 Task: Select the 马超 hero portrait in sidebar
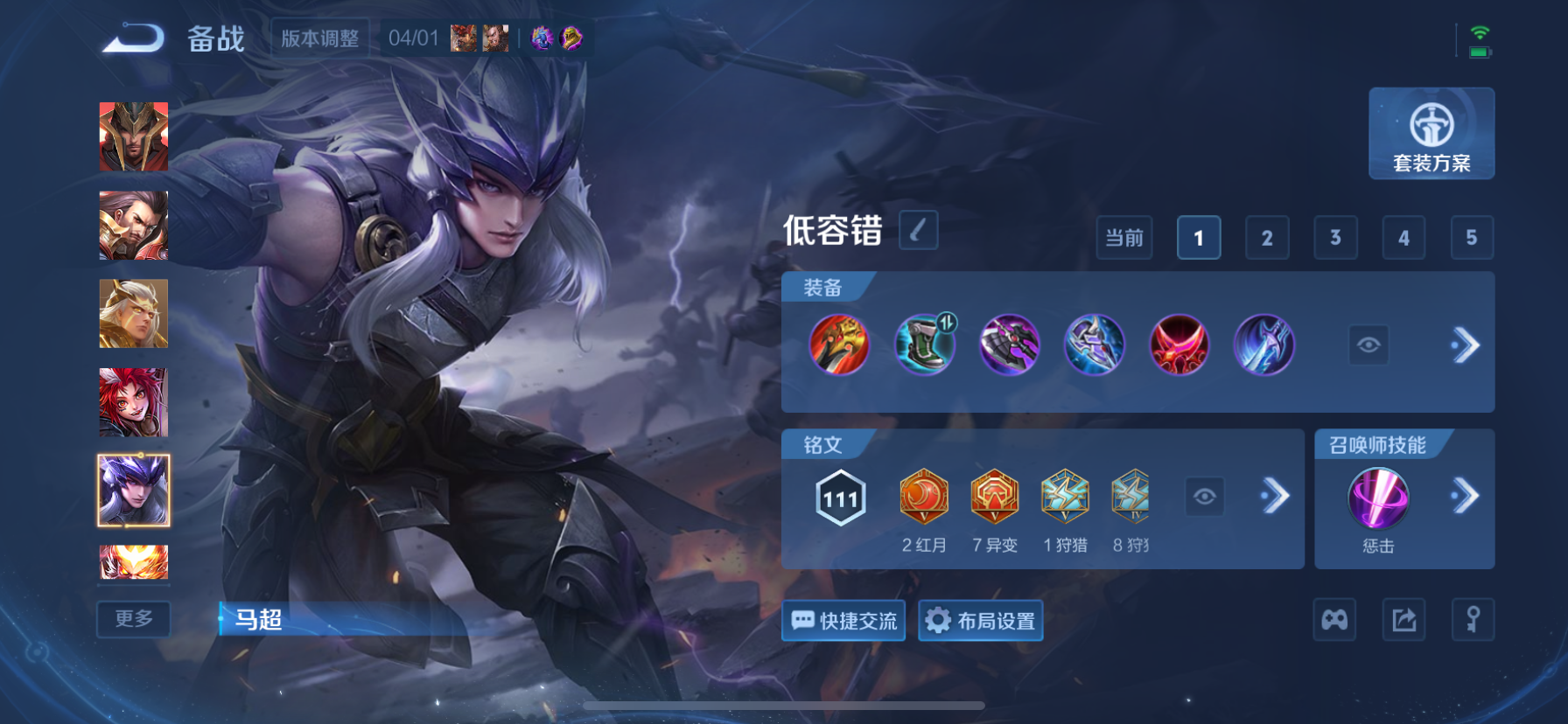(133, 491)
